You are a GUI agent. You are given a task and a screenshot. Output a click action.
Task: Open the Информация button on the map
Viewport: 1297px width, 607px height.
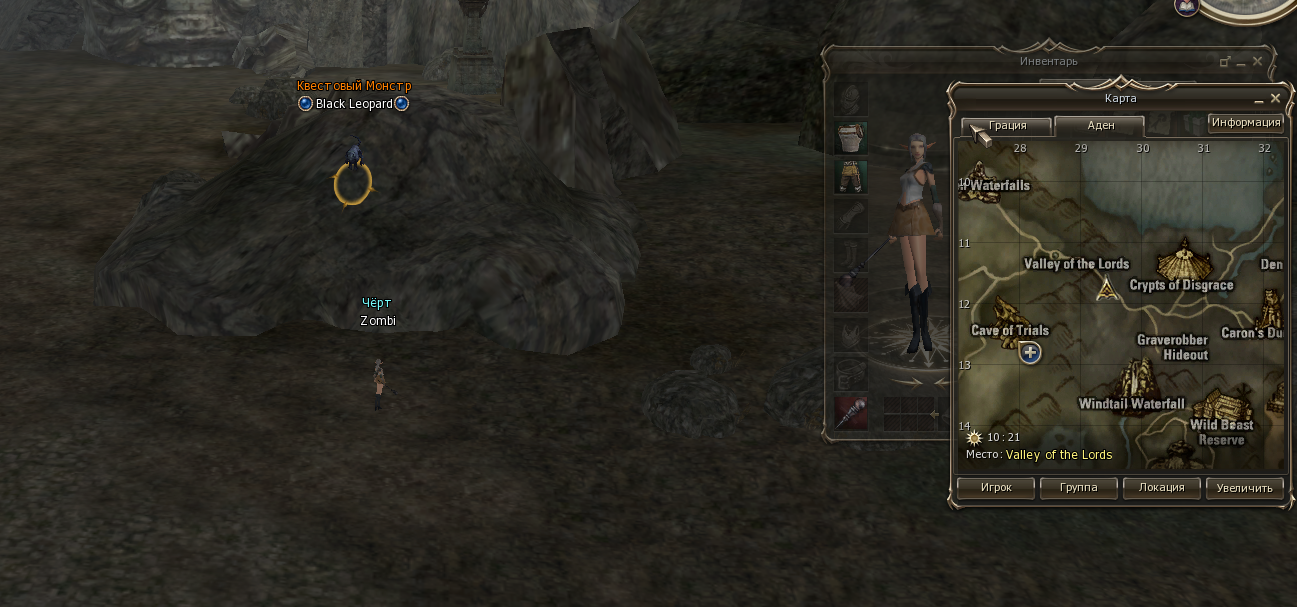(1245, 123)
